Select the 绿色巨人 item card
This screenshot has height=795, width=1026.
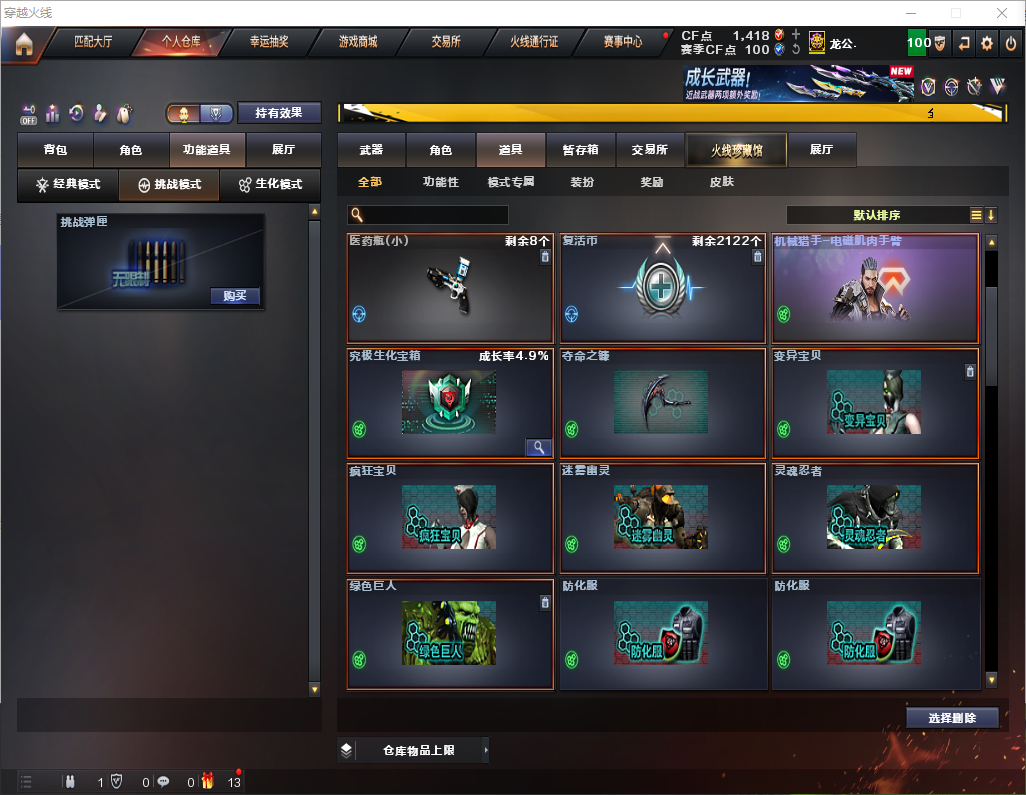click(450, 634)
